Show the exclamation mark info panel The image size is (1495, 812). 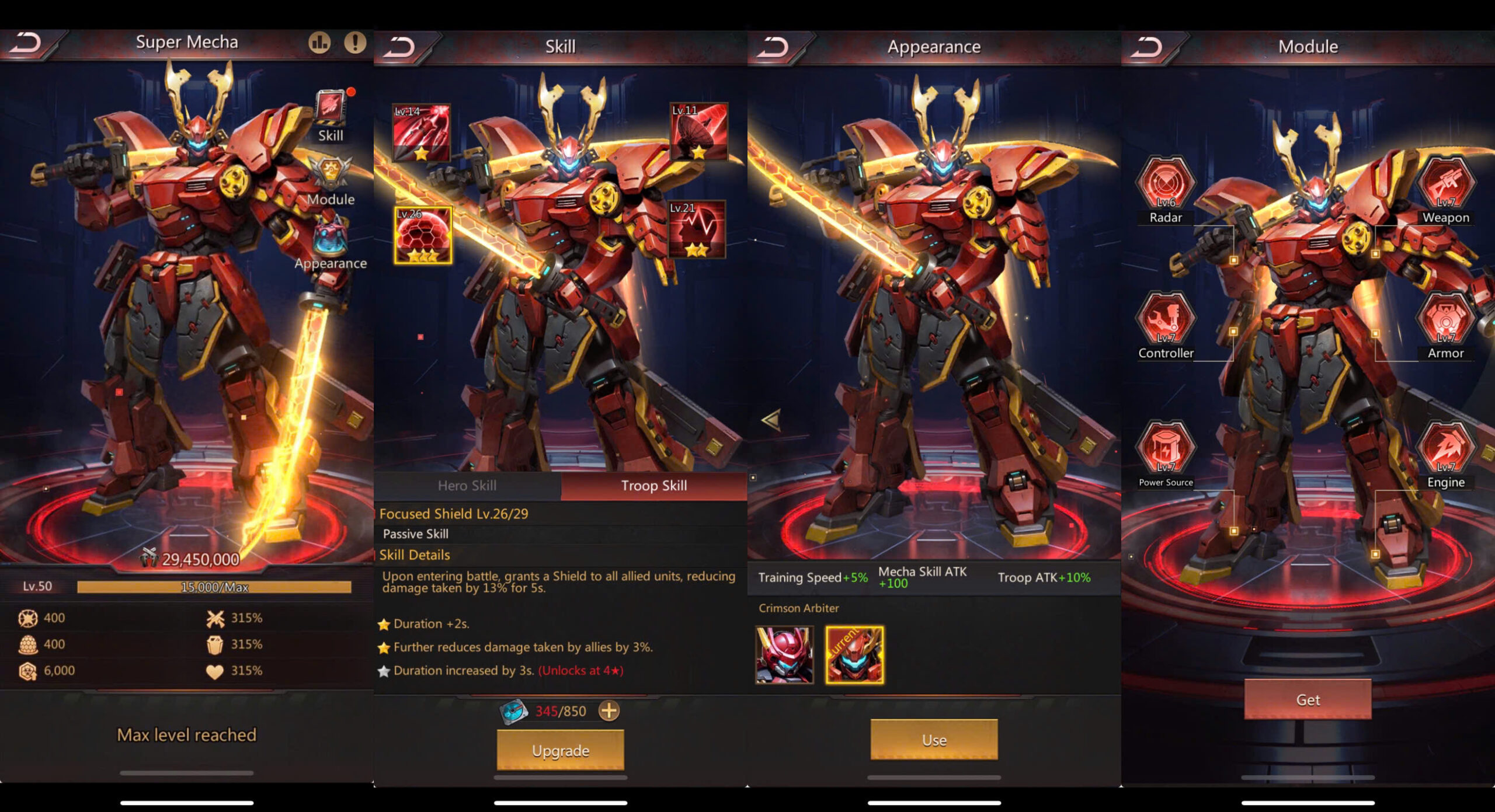coord(354,42)
